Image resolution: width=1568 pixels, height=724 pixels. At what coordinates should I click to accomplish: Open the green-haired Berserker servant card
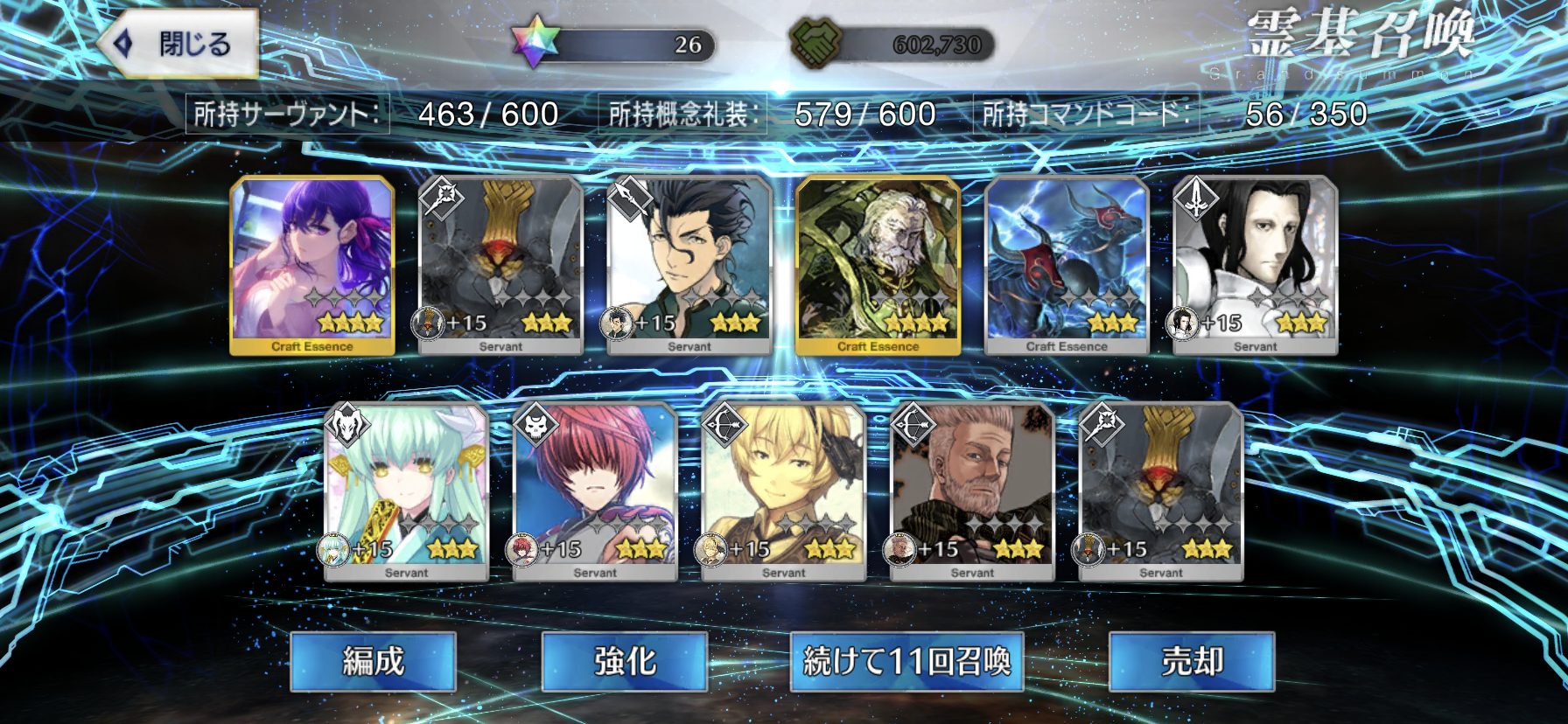coord(407,491)
